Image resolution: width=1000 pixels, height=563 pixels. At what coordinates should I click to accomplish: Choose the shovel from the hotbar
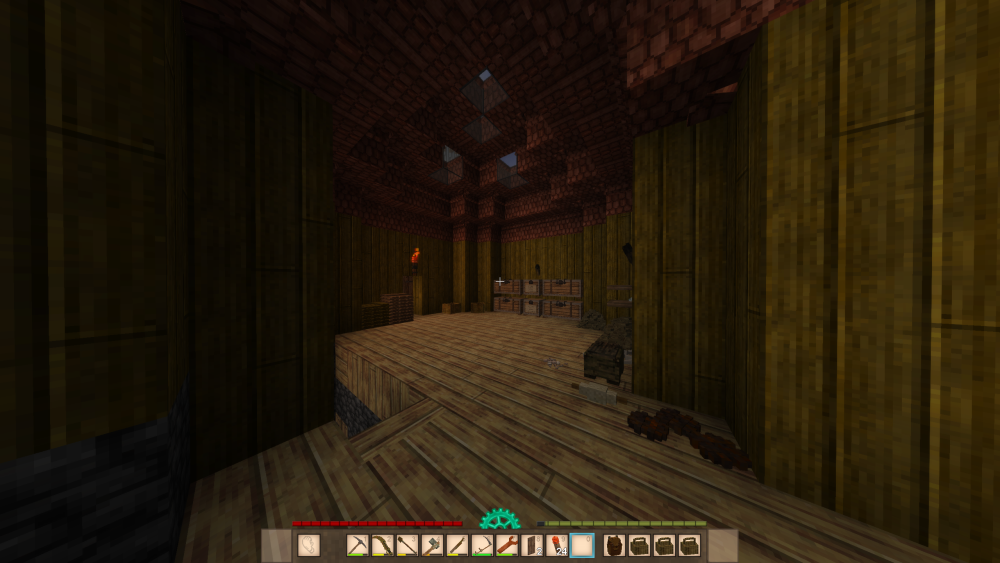click(407, 546)
